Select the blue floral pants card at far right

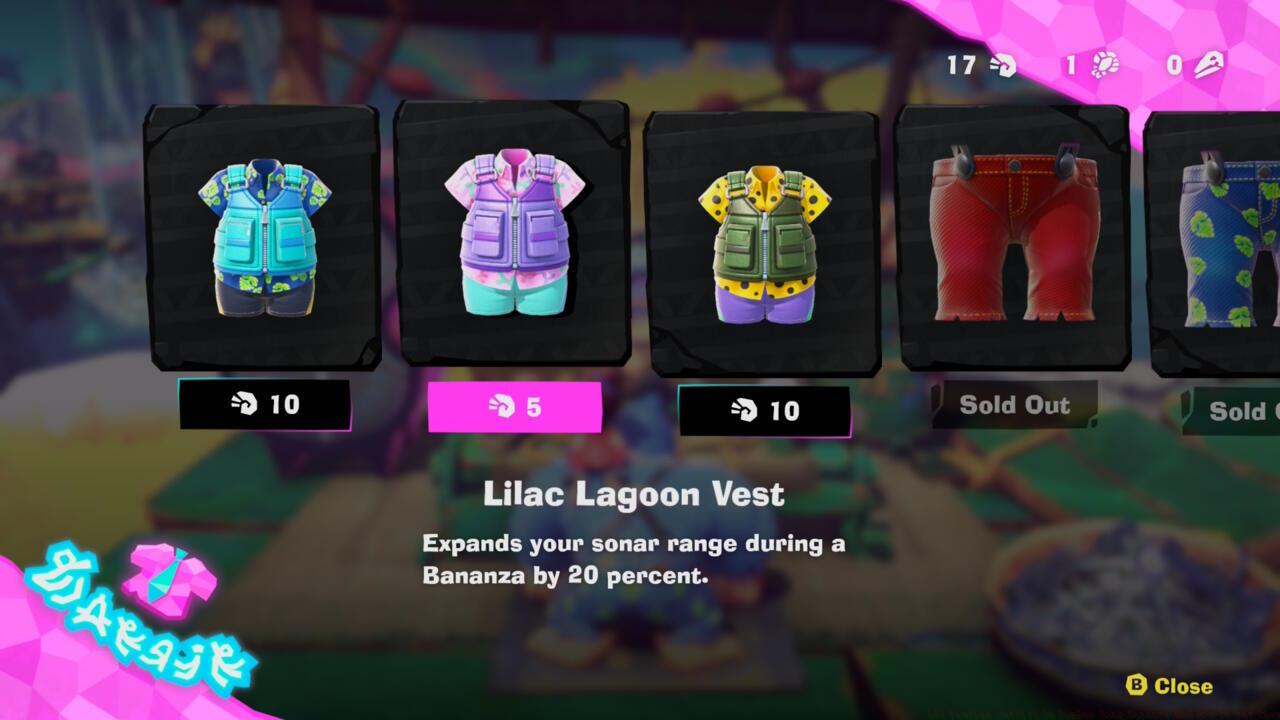pyautogui.click(x=1230, y=240)
